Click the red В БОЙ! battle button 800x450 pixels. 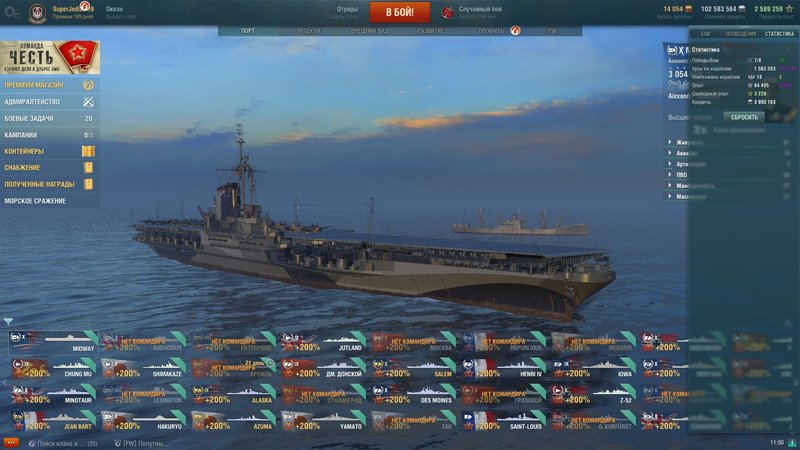(400, 12)
